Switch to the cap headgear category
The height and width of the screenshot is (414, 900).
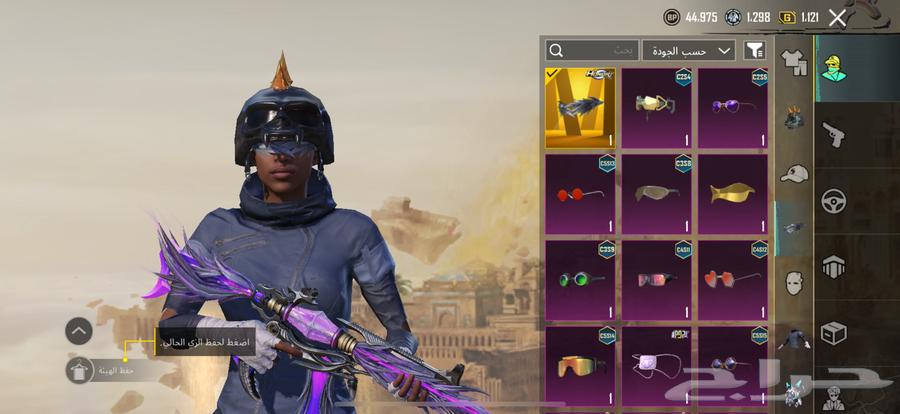[795, 174]
